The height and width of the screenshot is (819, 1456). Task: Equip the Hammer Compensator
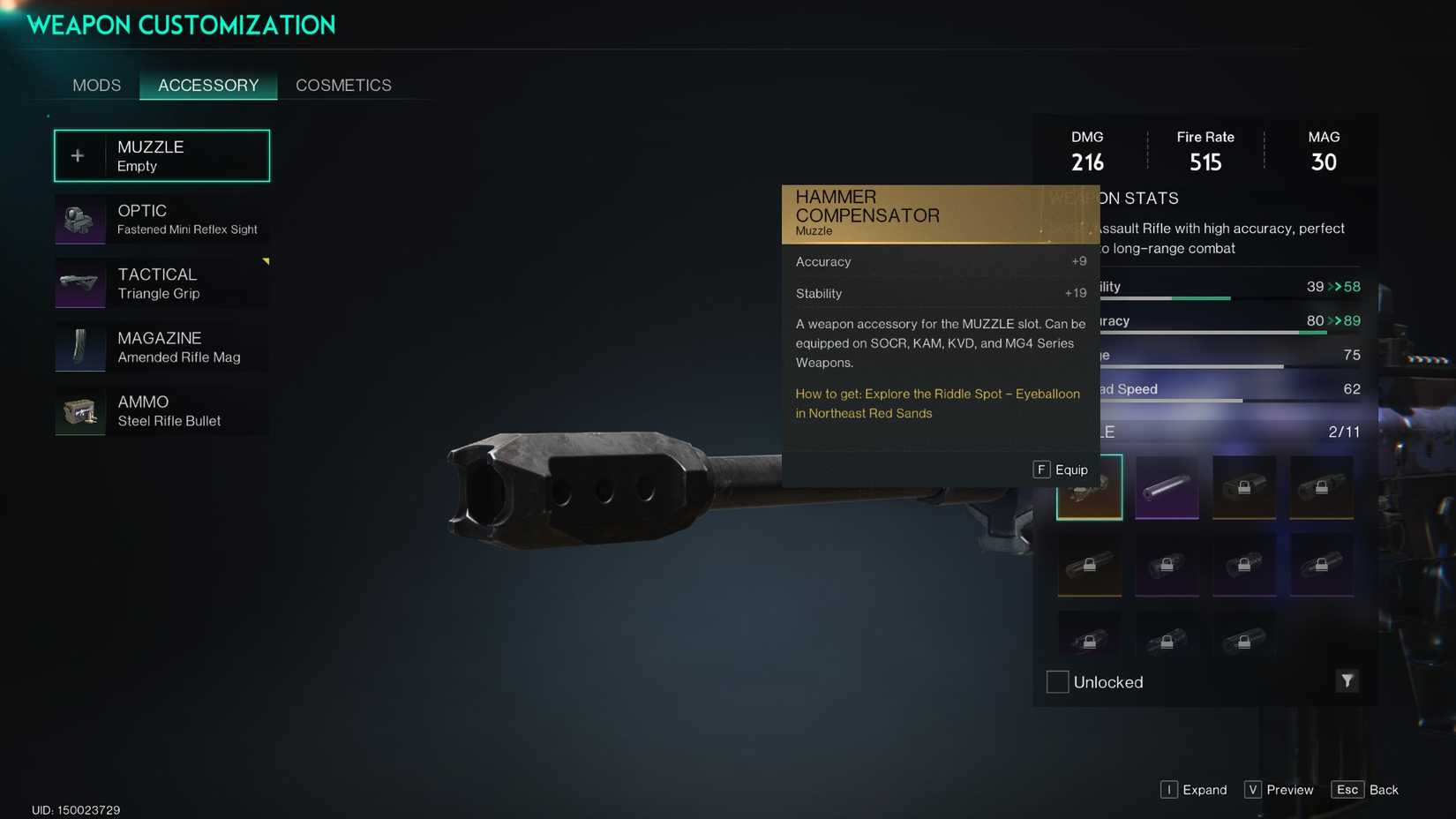[1062, 470]
